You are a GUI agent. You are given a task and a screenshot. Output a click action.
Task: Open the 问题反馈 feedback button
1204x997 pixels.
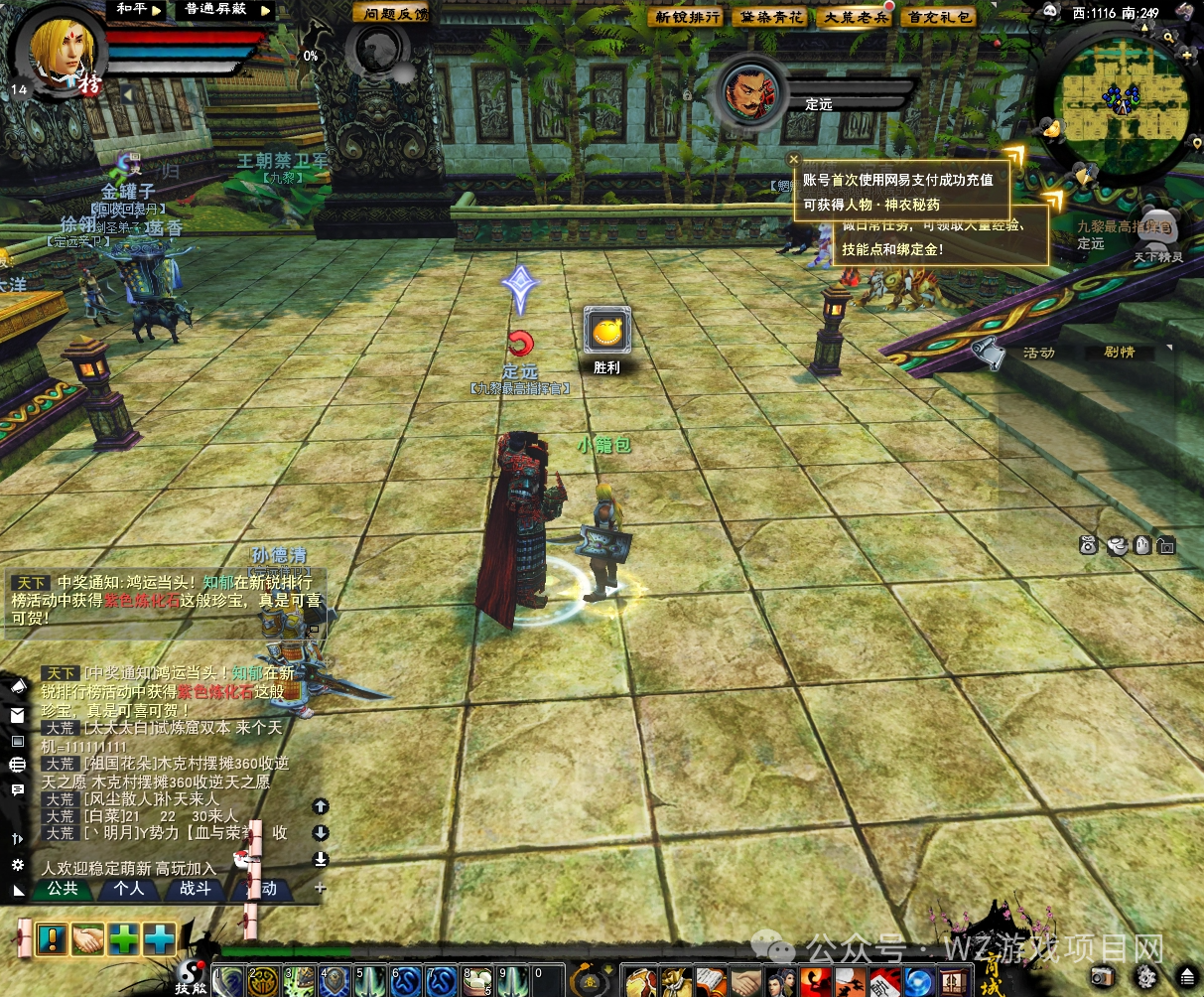392,13
